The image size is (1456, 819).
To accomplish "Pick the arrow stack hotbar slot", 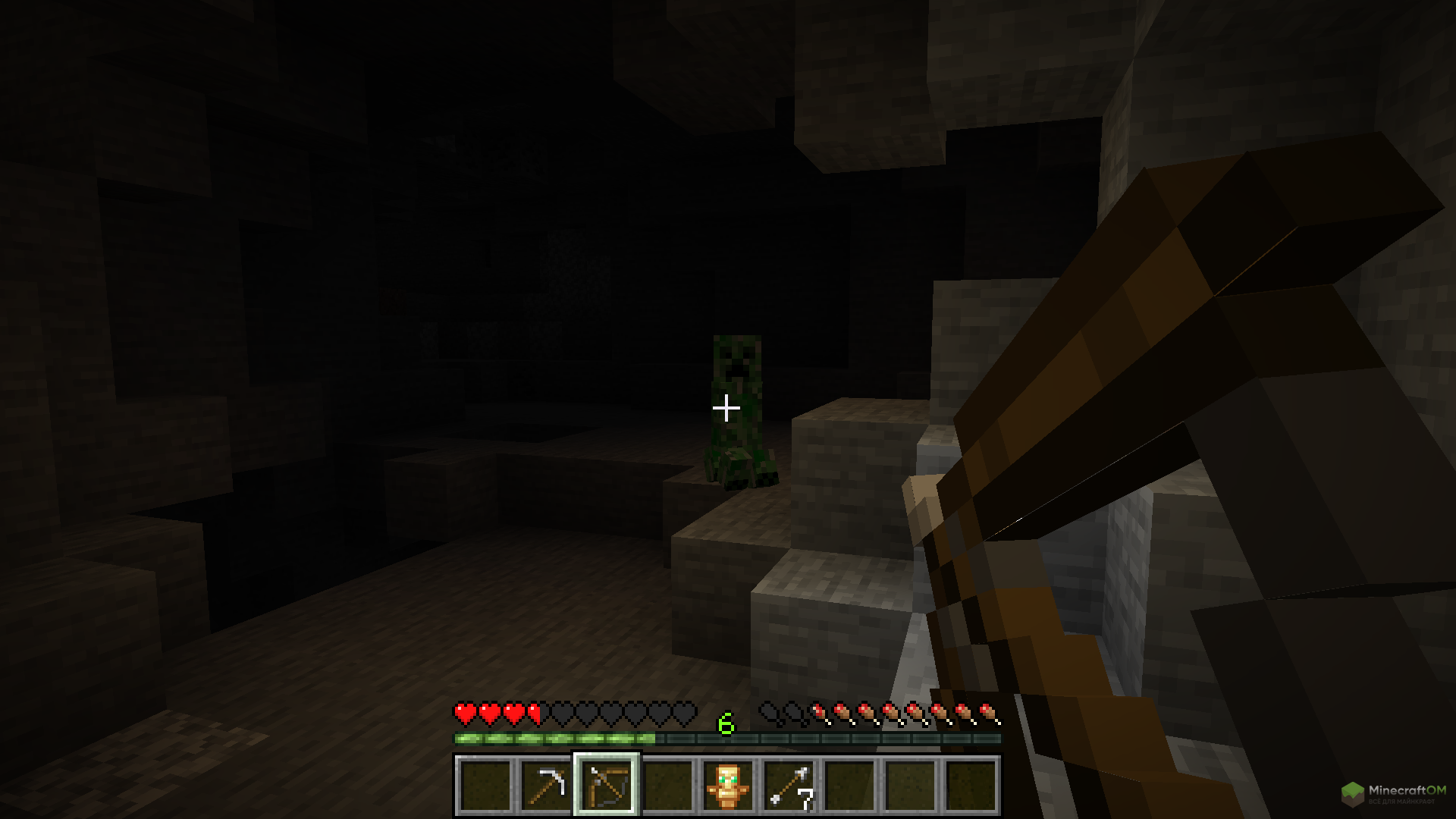I will tap(789, 785).
